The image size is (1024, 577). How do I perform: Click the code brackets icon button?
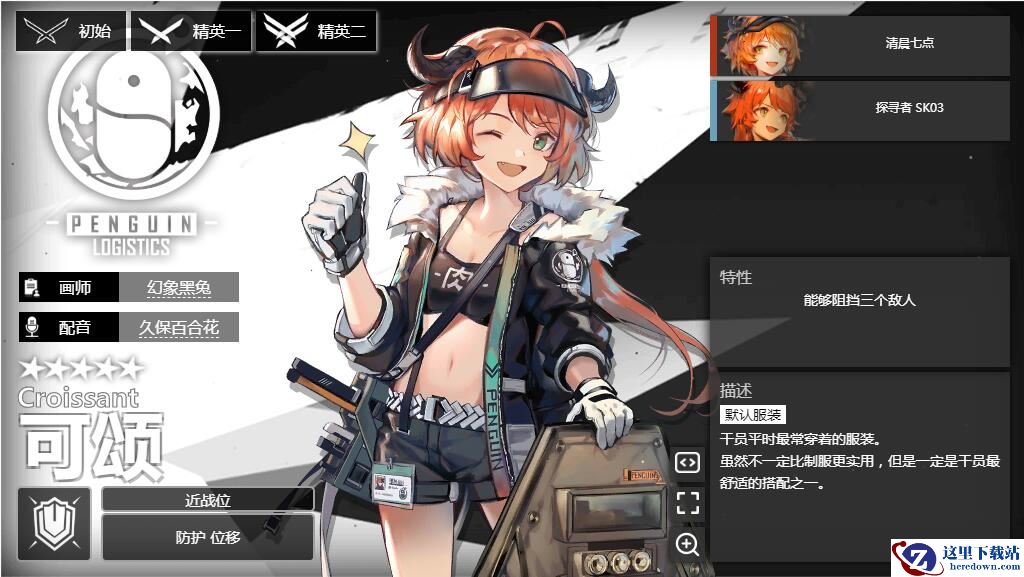pyautogui.click(x=687, y=462)
